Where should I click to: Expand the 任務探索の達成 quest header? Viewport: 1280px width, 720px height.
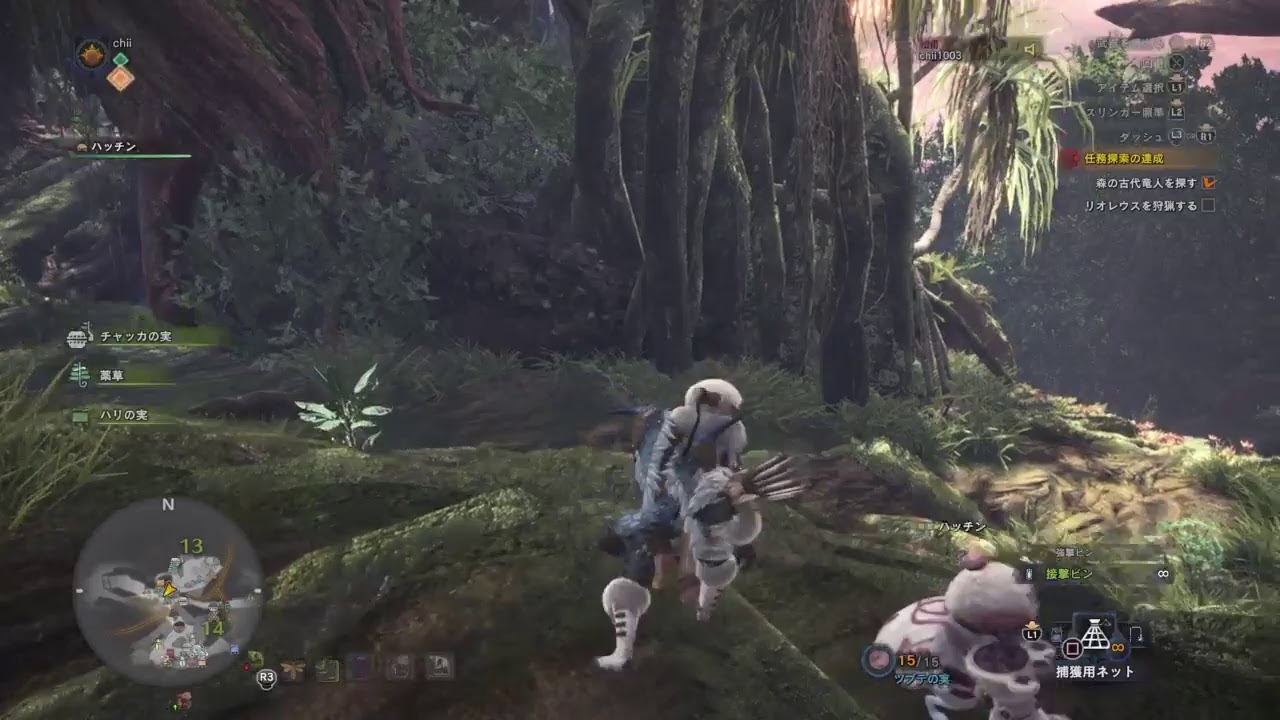[x=1123, y=158]
